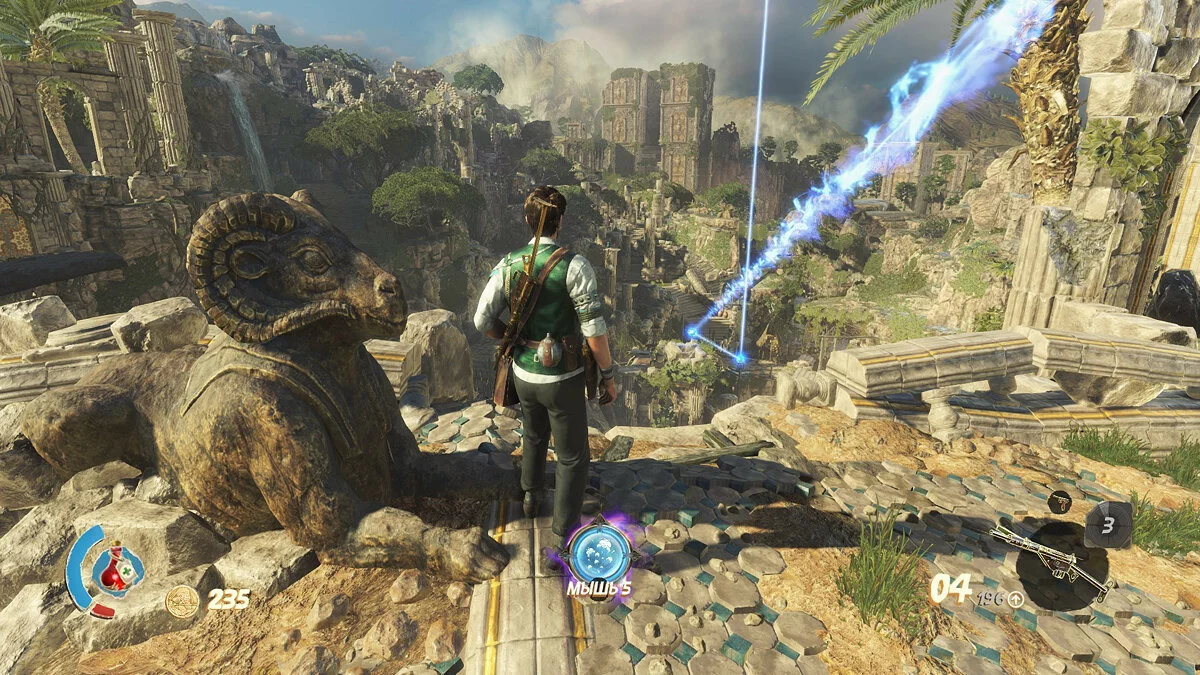Switch to the small pistol sidearm icon
The image size is (1200, 675).
pos(1061,500)
